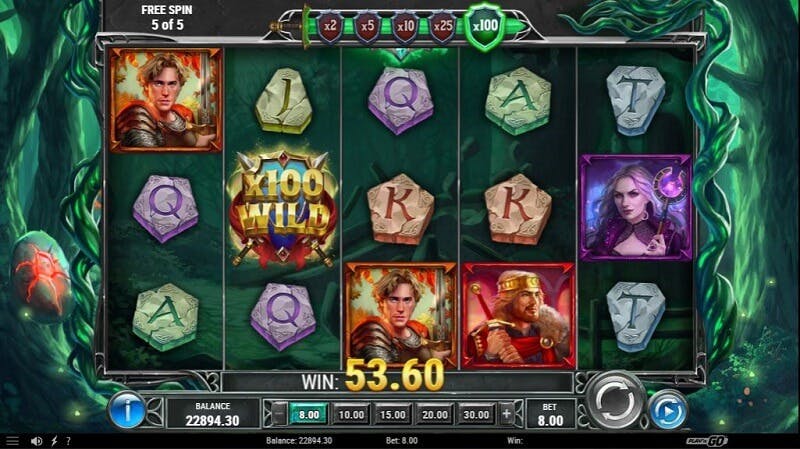This screenshot has width=800, height=449.
Task: Open the paytable info button
Action: click(127, 409)
